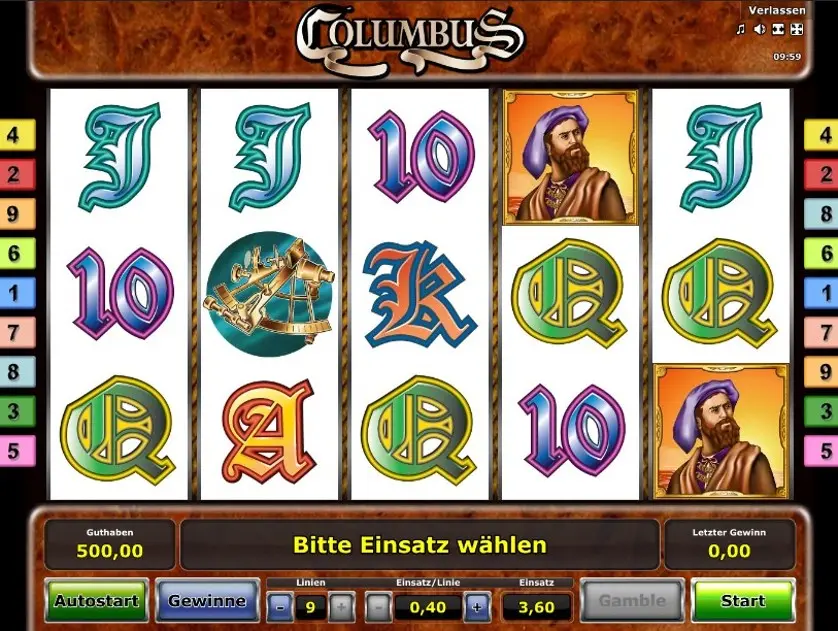The image size is (838, 631).
Task: Lower the Einsatz/Linie bet with minus
Action: click(x=379, y=606)
